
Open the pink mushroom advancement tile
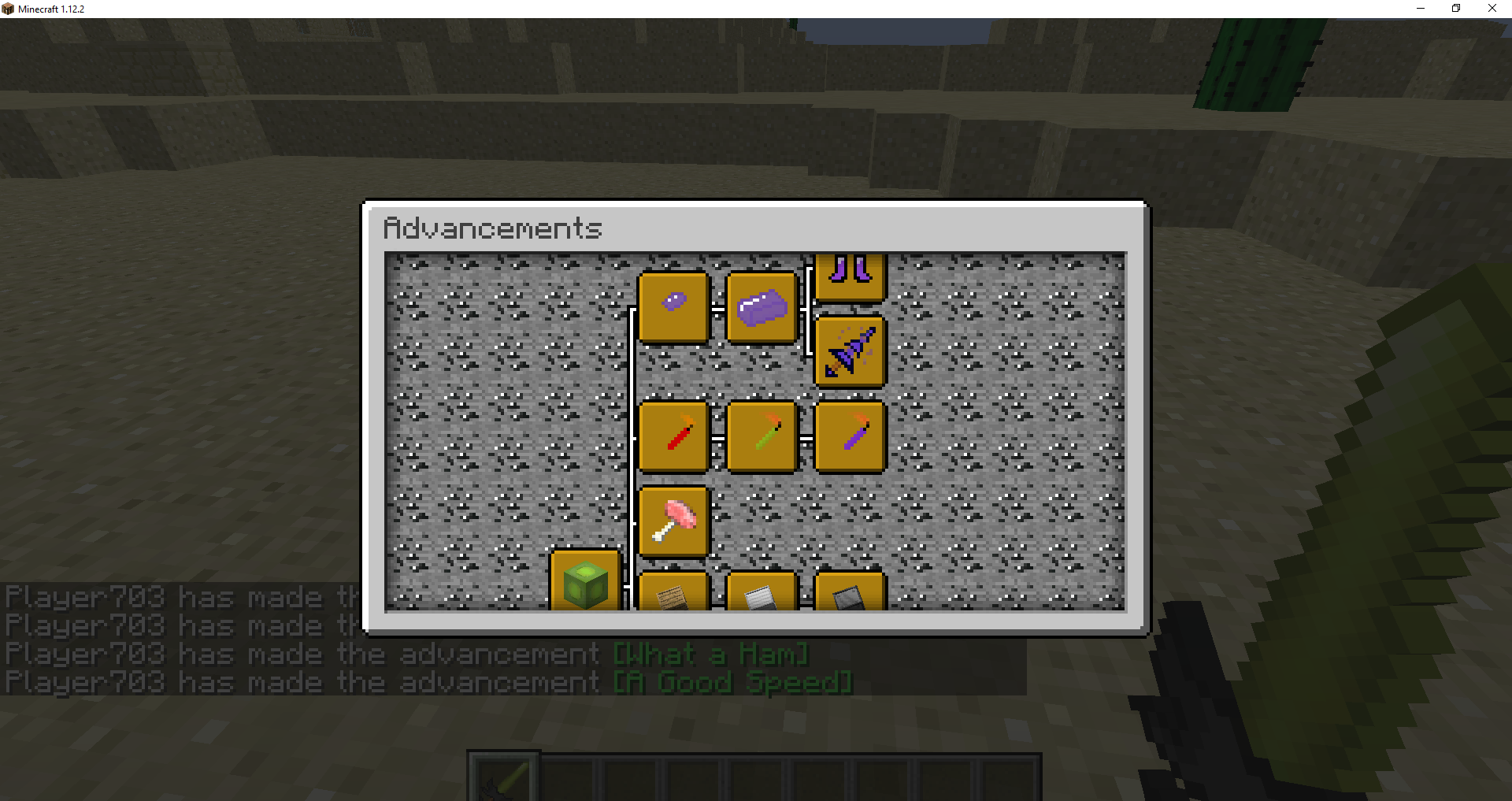(674, 521)
